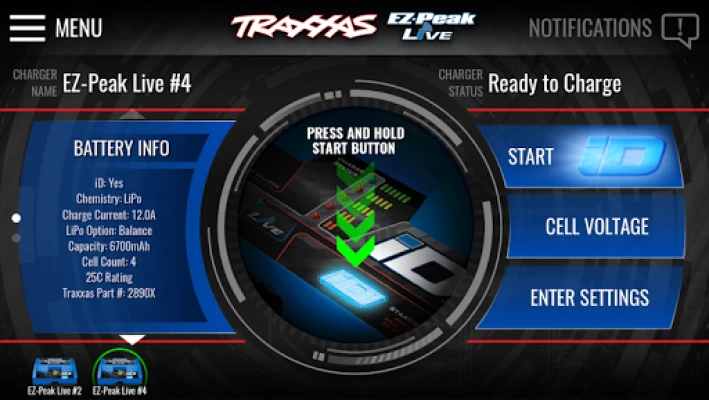This screenshot has height=400, width=709.
Task: Open the Notifications speech bubble
Action: pyautogui.click(x=679, y=29)
